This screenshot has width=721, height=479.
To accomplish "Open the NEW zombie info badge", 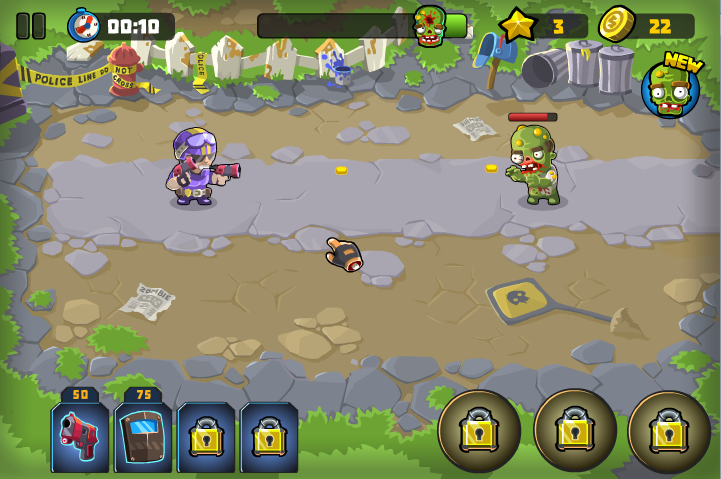I will pyautogui.click(x=670, y=90).
